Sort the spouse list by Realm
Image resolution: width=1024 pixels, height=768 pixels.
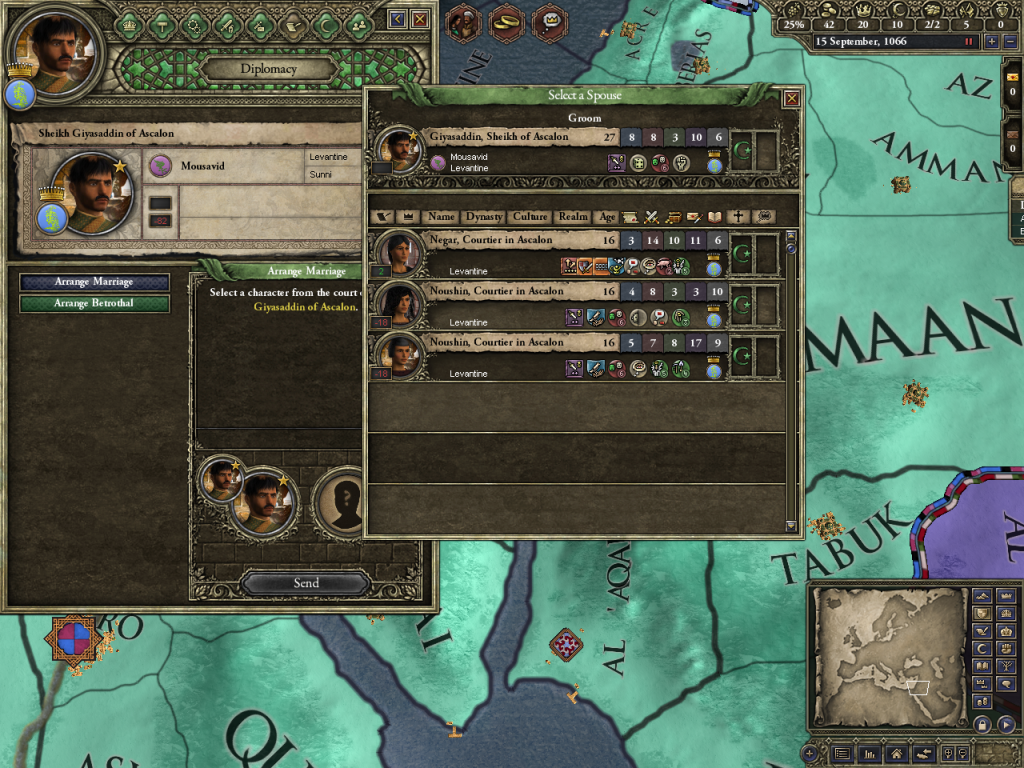point(573,216)
